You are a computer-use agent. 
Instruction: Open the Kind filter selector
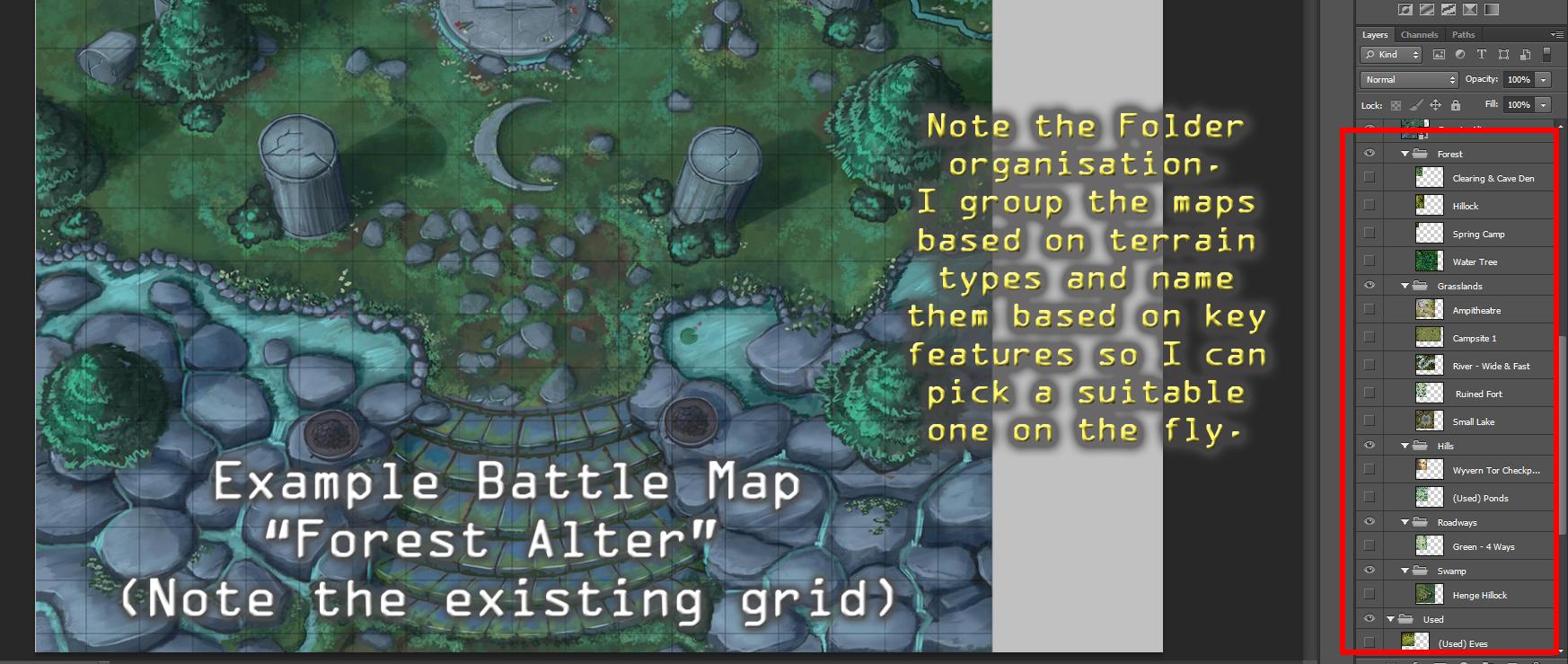click(x=1391, y=55)
